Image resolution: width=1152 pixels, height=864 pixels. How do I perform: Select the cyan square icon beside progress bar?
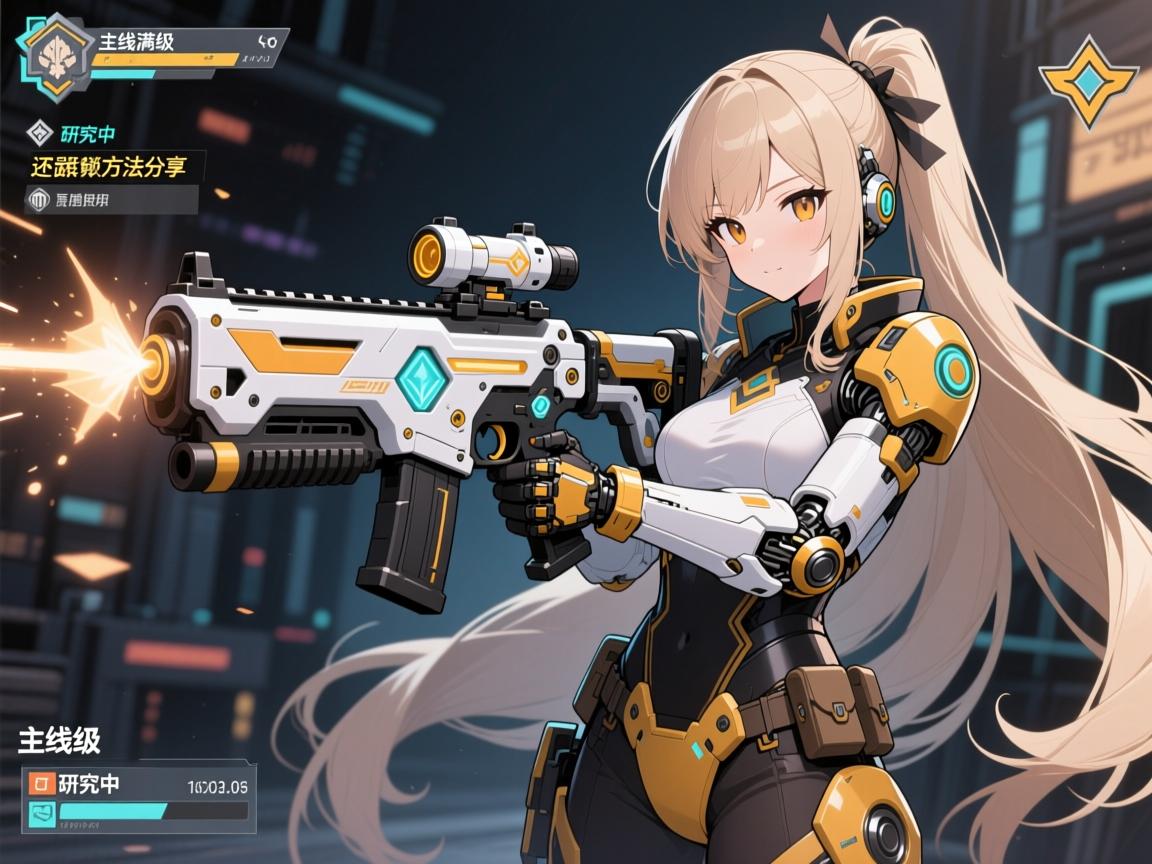42,812
